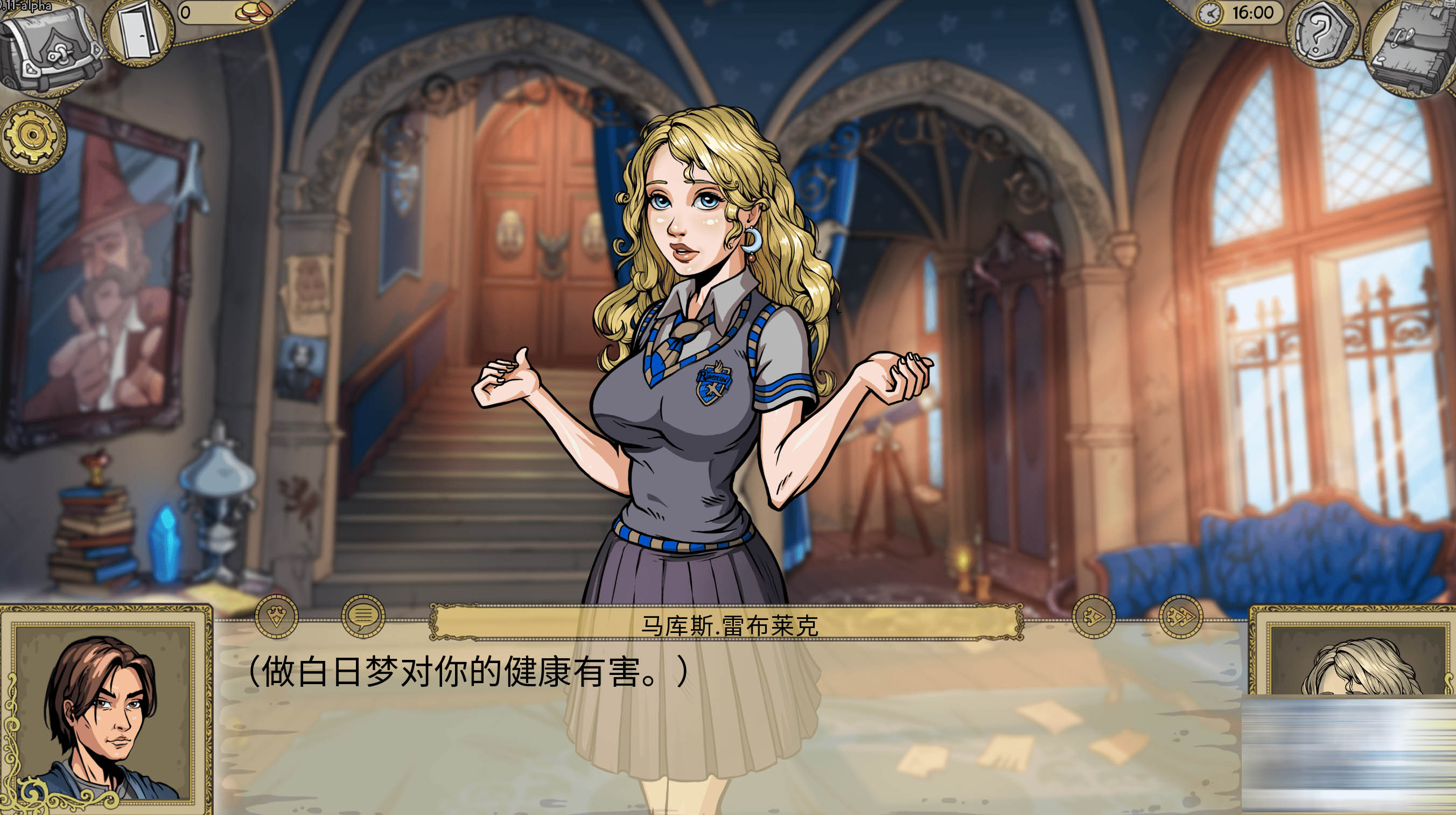This screenshot has width=1456, height=815.
Task: Open the locked journal book icon
Action: 1411,48
